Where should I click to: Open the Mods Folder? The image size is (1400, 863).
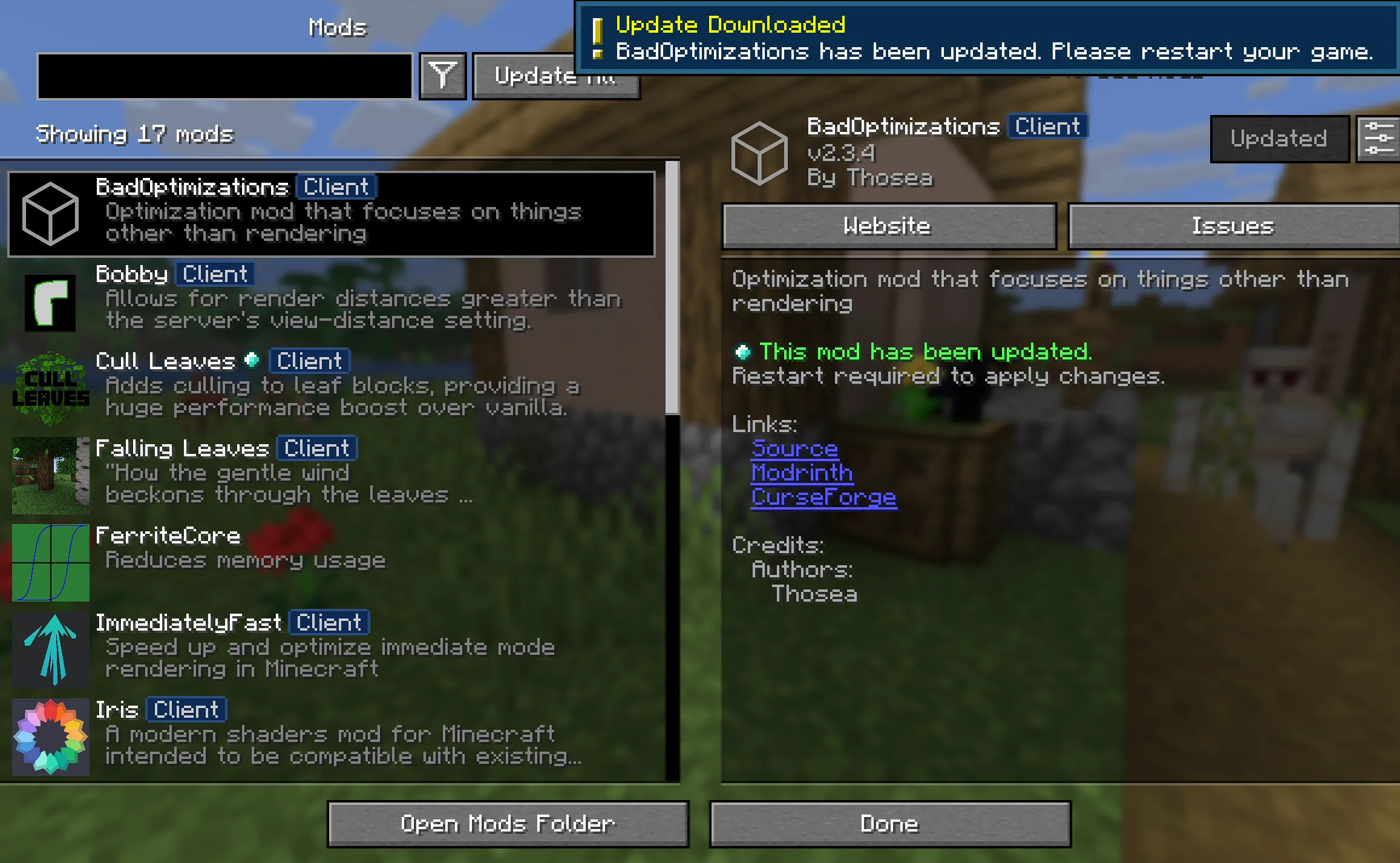[509, 823]
